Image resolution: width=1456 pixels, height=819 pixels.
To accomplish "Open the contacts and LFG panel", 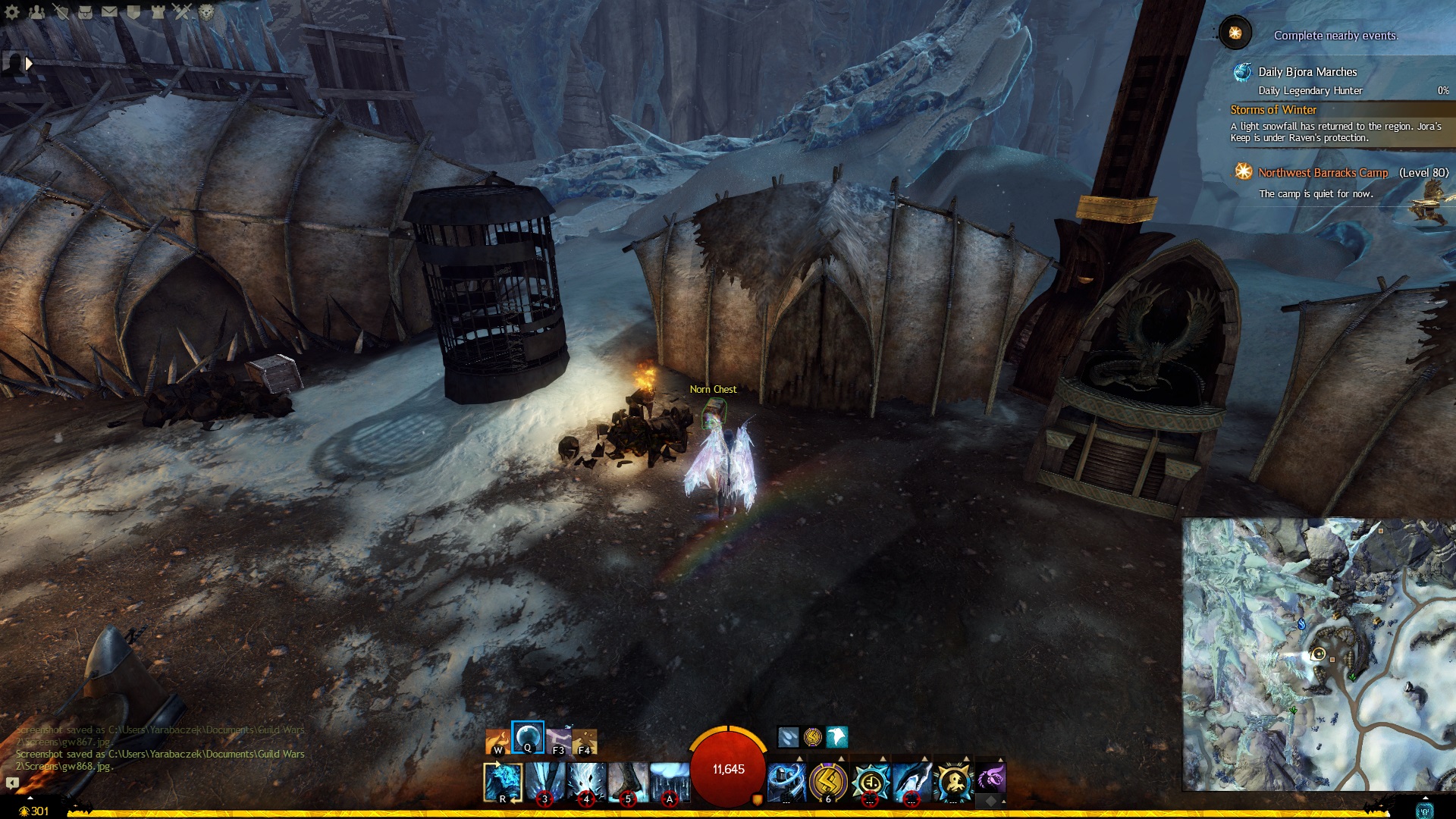I will [36, 11].
